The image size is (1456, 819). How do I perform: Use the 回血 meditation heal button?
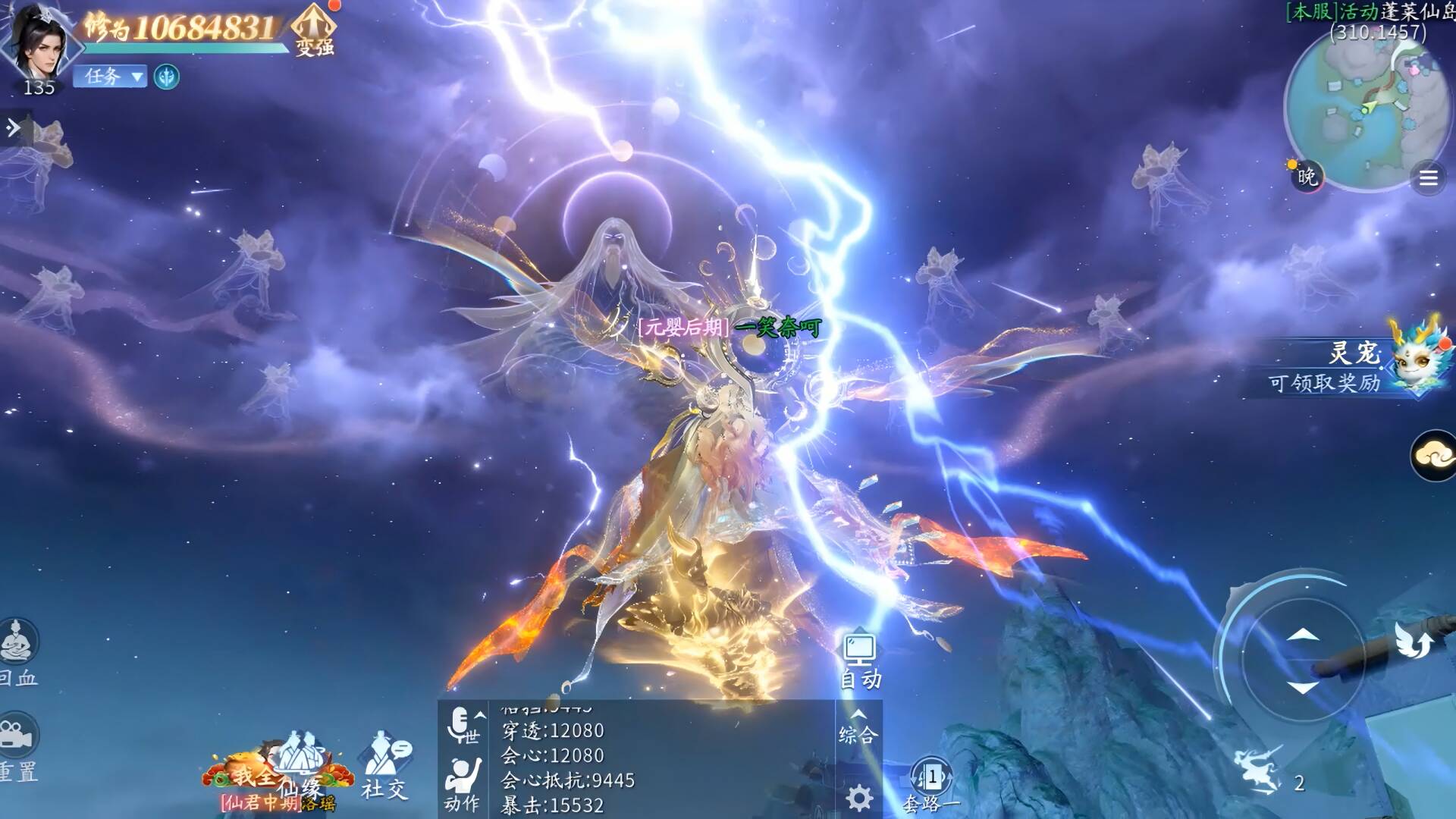(18, 651)
